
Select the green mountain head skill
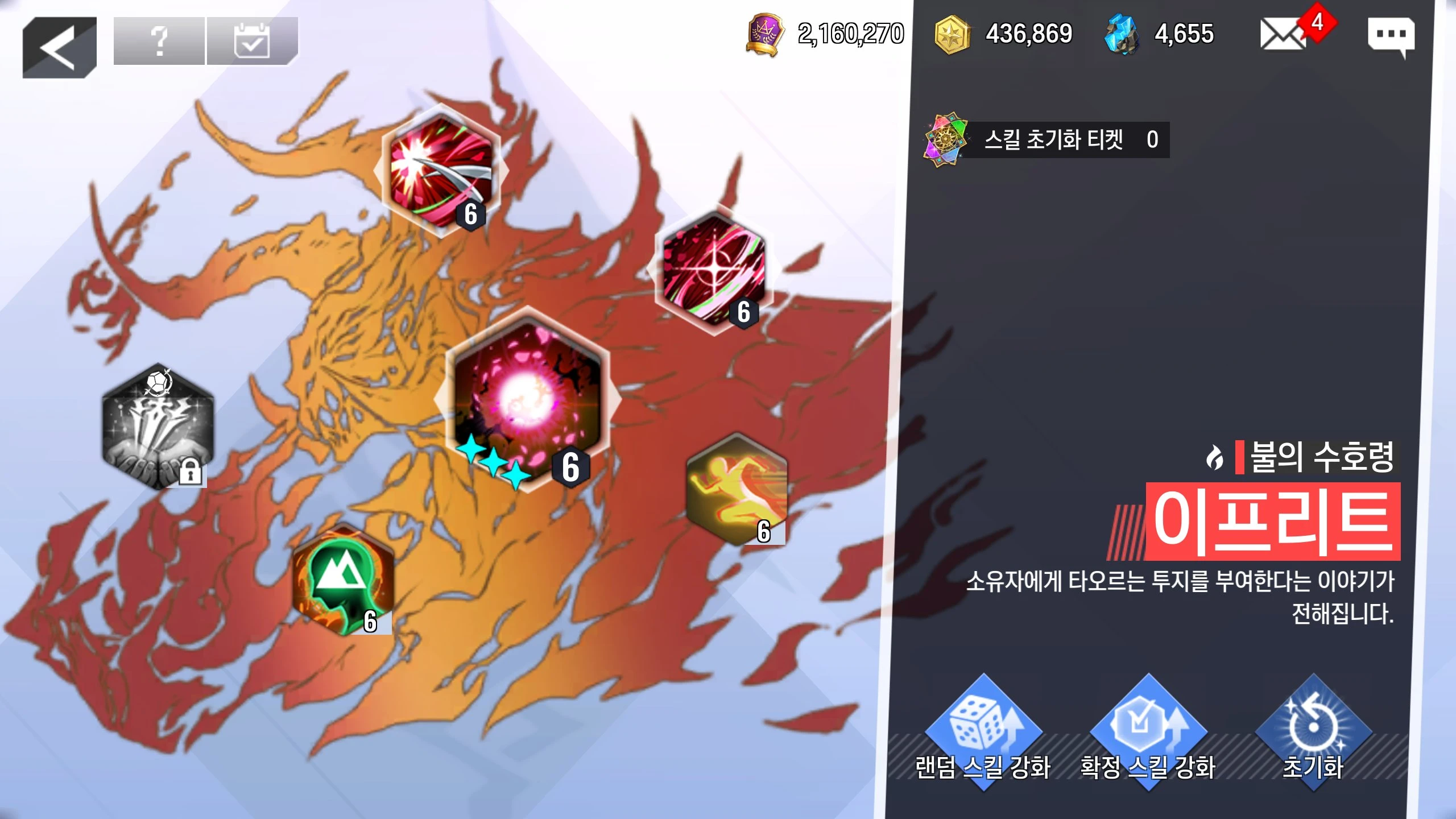(343, 579)
